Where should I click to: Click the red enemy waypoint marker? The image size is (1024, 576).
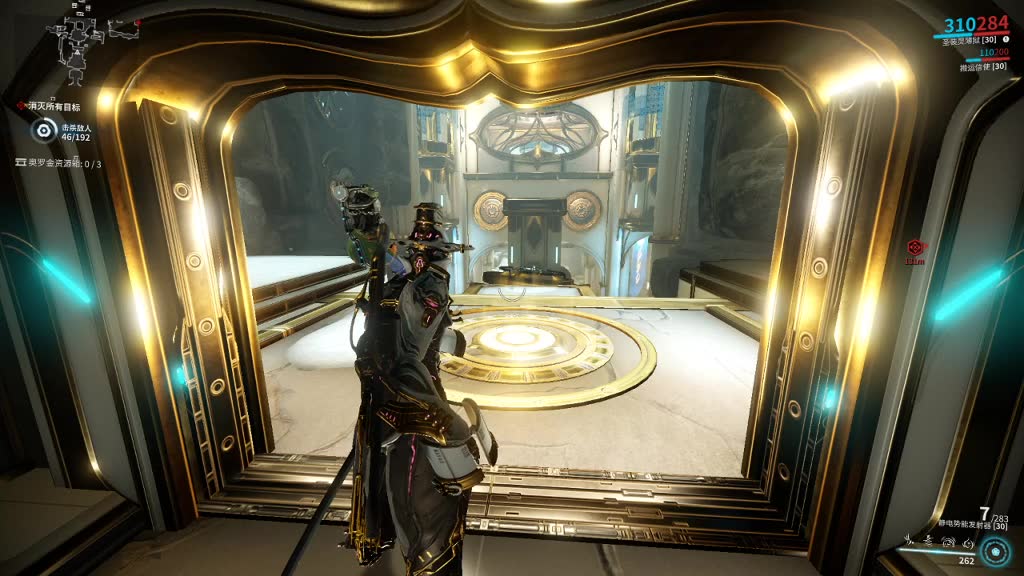(x=913, y=246)
